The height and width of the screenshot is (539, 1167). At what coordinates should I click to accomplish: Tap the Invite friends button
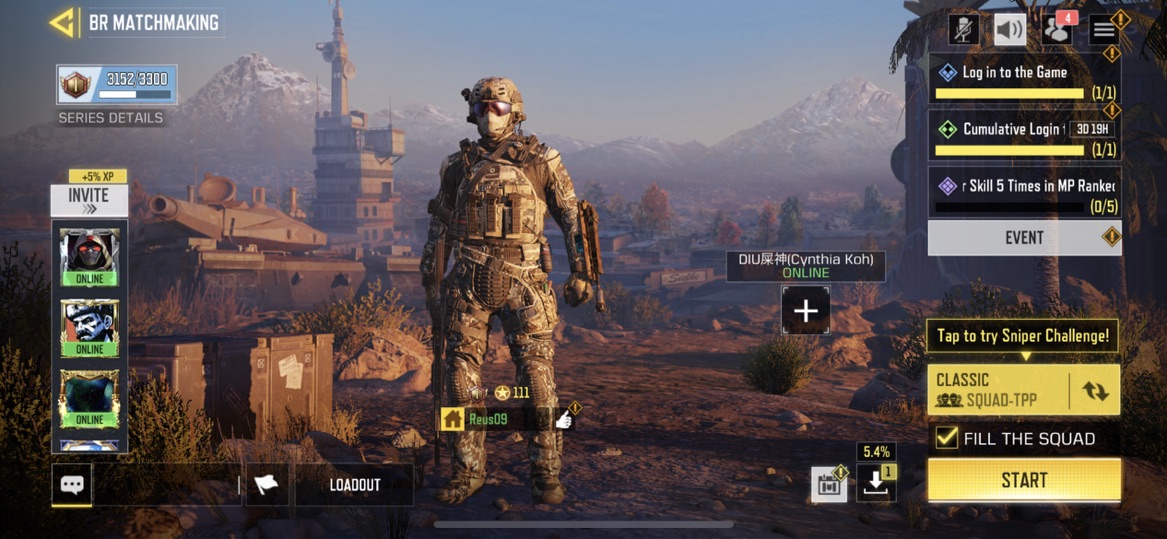tap(89, 200)
